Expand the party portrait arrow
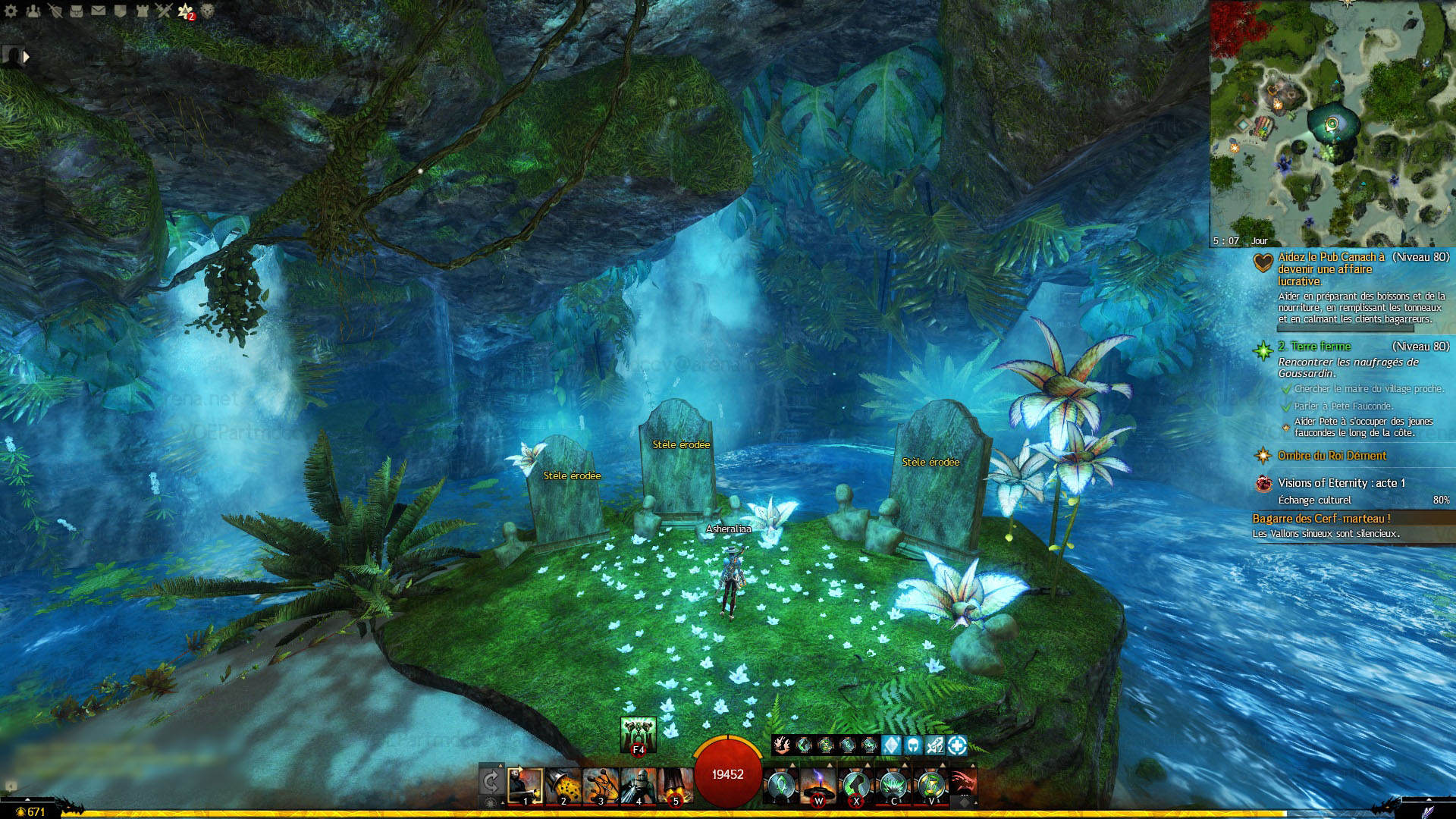The width and height of the screenshot is (1456, 819). tap(27, 56)
